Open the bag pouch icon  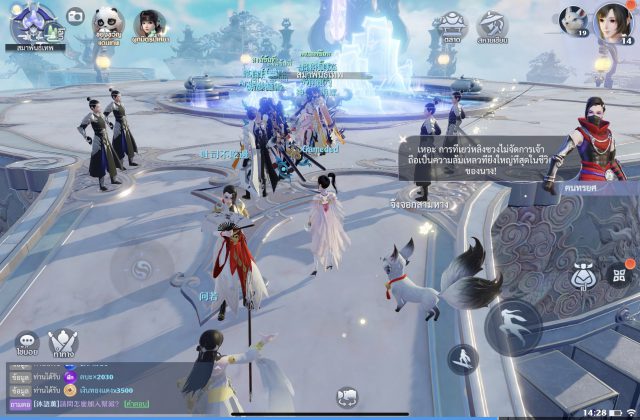(x=585, y=275)
